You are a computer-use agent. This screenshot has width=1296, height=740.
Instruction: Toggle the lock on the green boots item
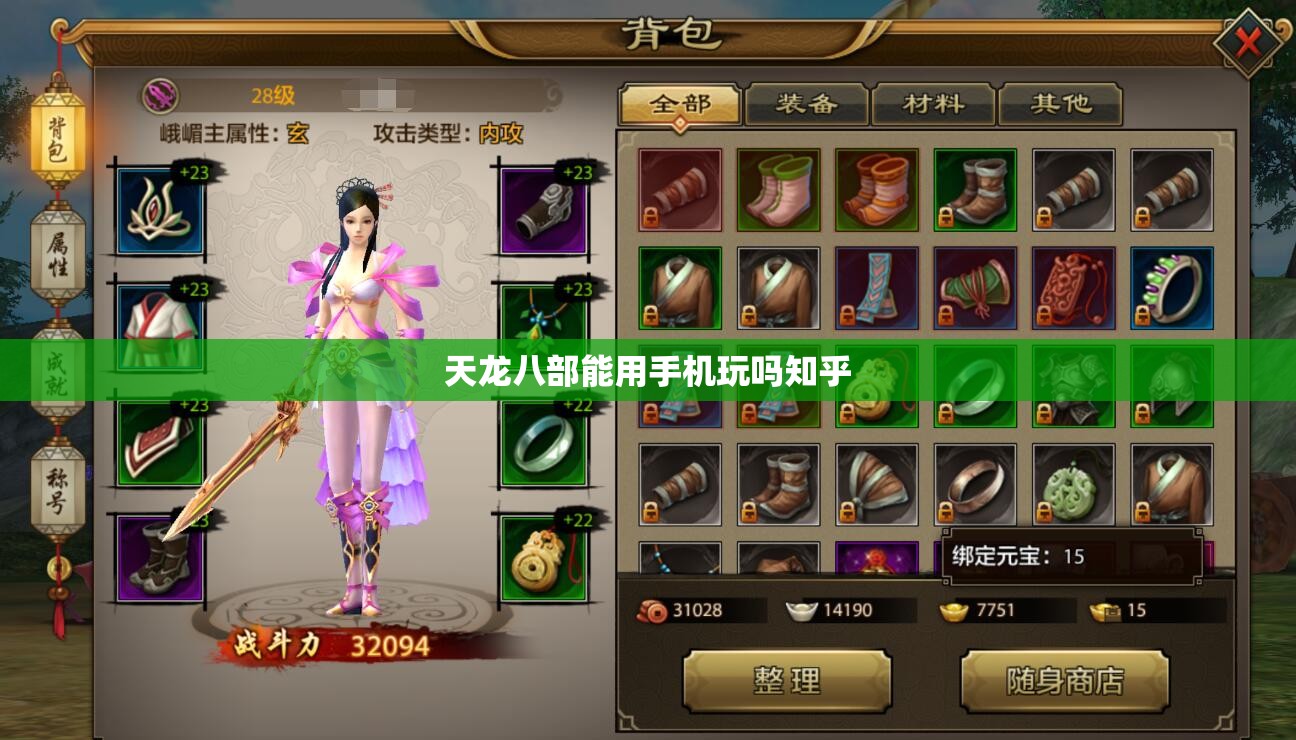947,219
